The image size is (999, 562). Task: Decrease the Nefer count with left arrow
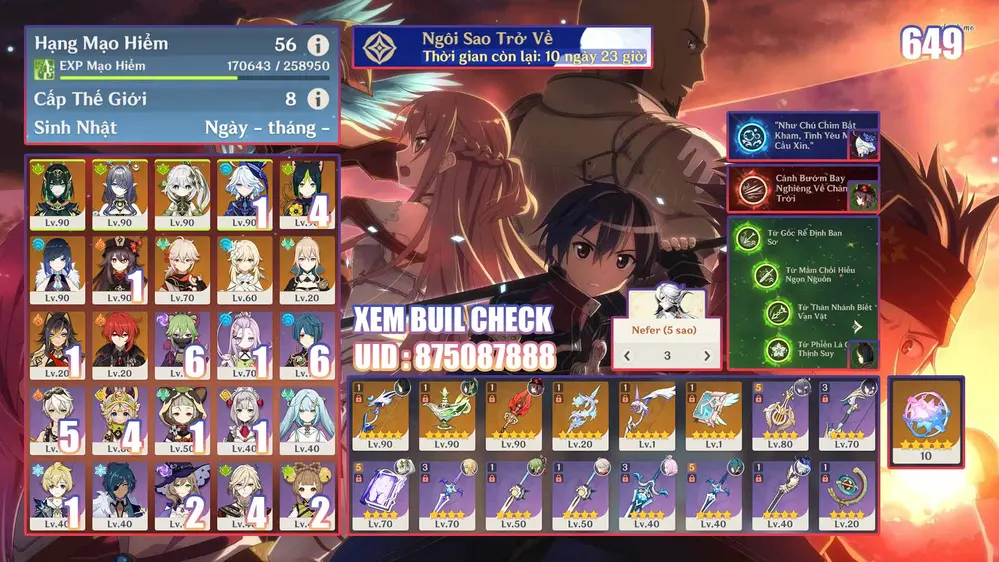(x=627, y=356)
